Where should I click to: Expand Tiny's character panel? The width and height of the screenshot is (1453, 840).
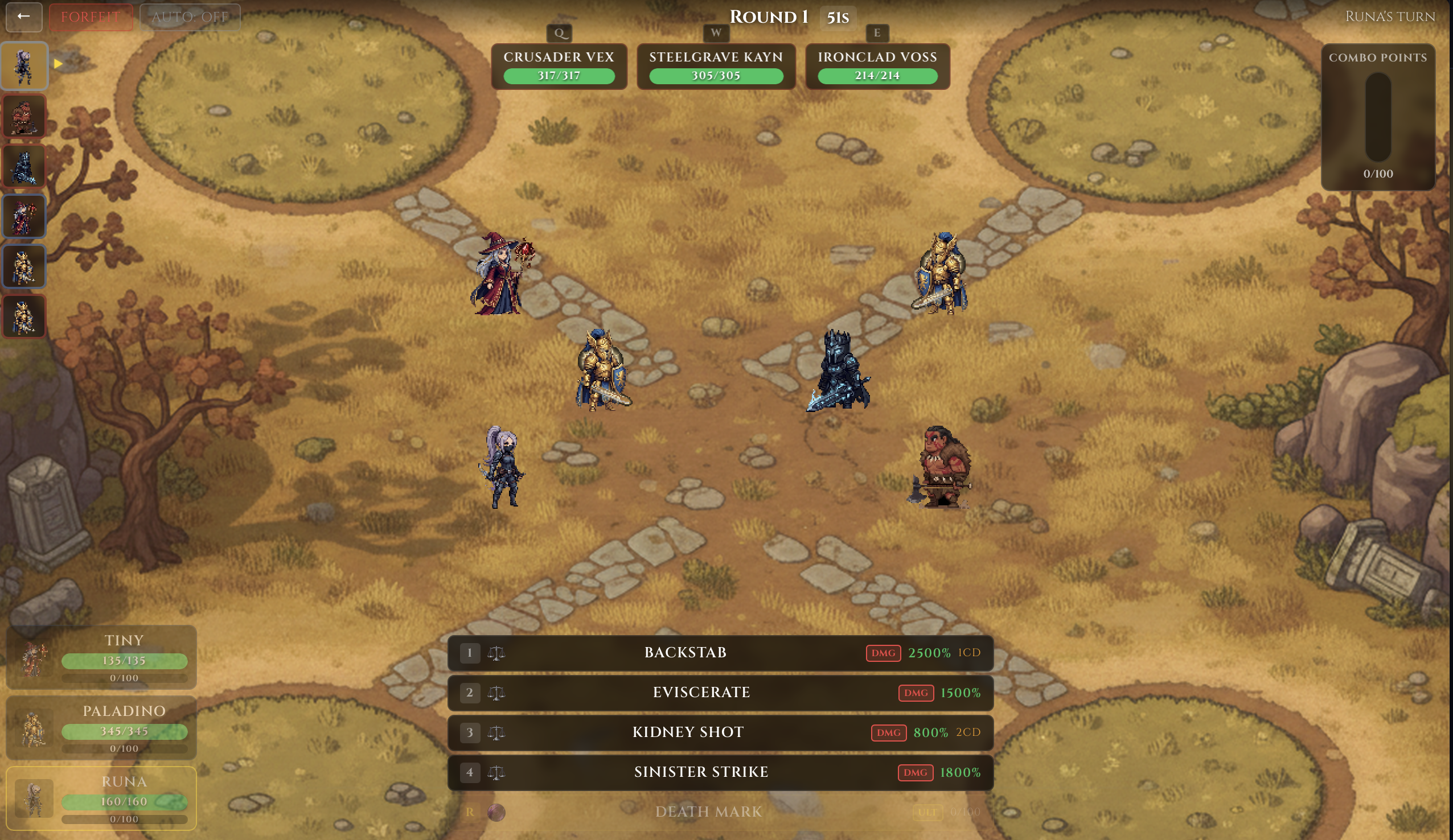[x=101, y=657]
